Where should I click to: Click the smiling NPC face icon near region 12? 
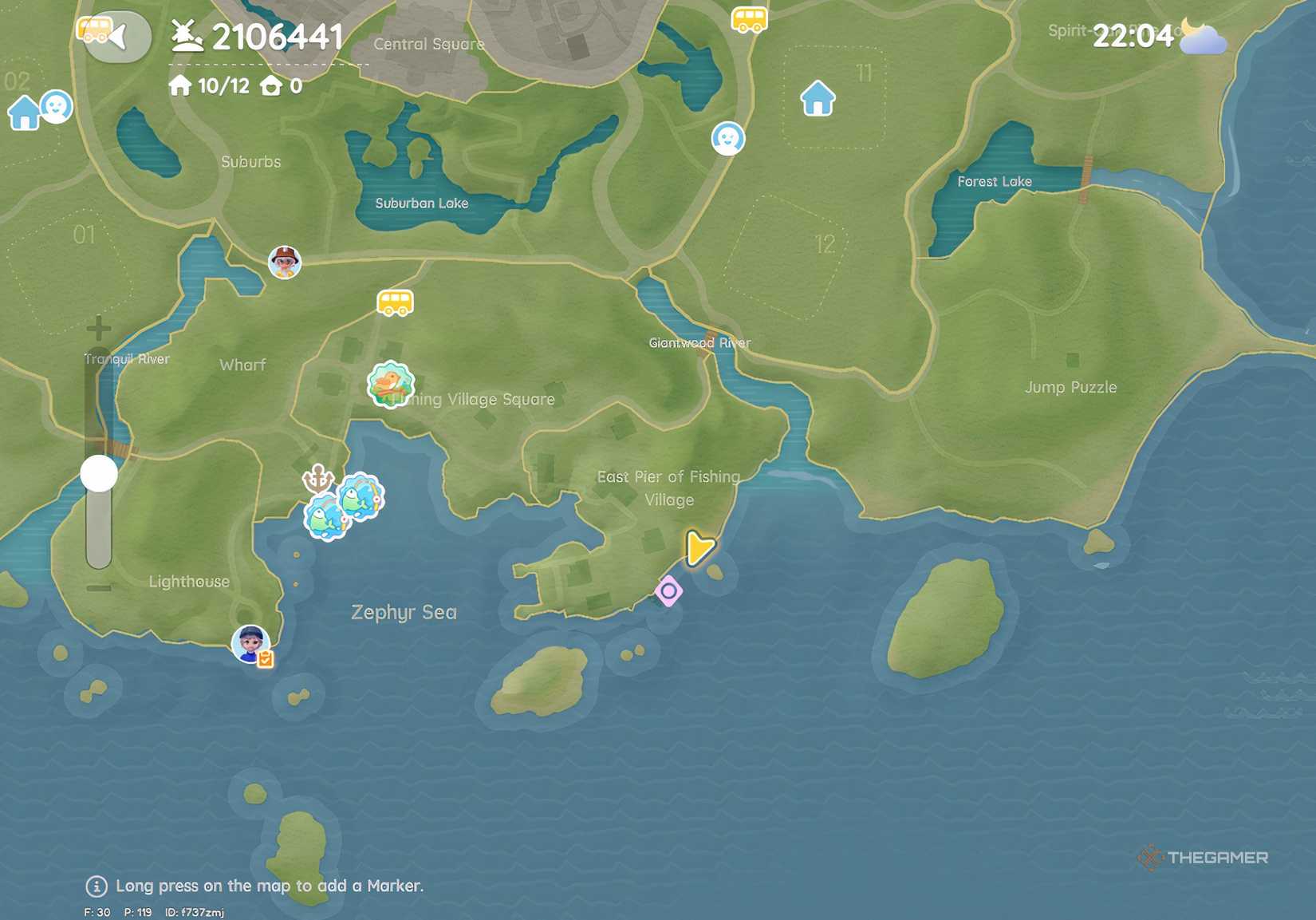coord(728,138)
